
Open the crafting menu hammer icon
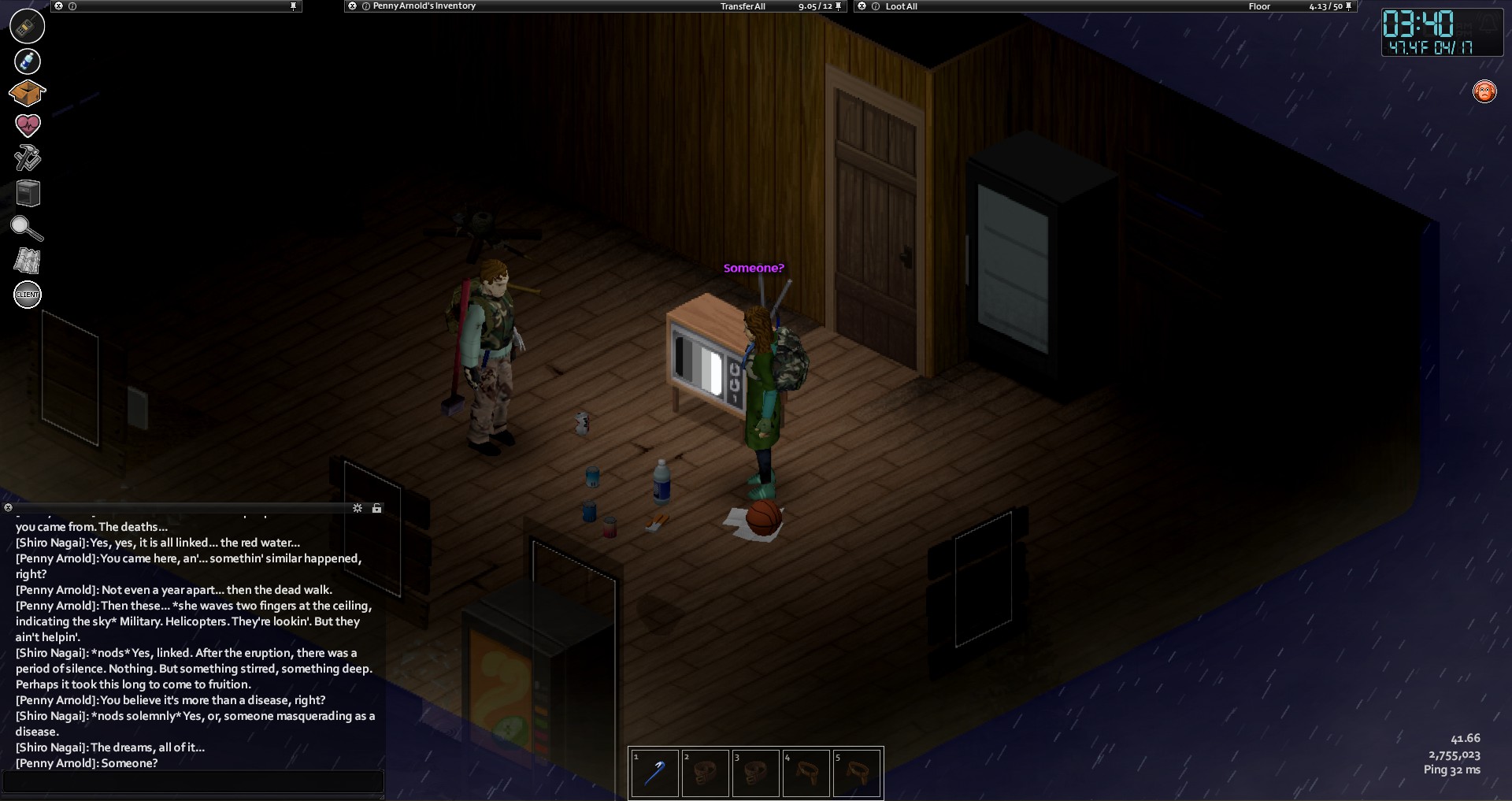coord(27,158)
